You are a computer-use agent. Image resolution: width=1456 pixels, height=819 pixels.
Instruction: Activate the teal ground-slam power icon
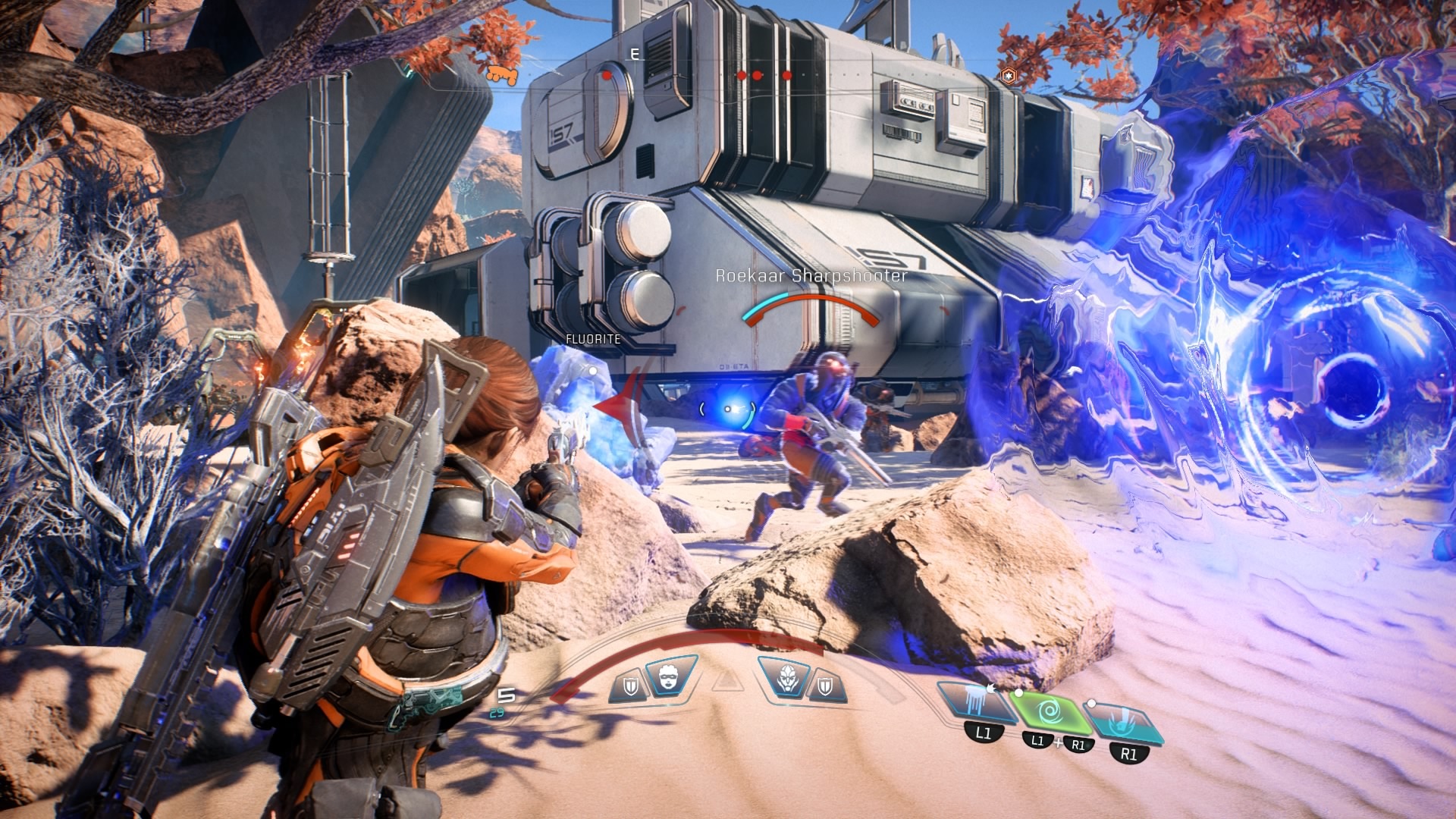pyautogui.click(x=1124, y=721)
